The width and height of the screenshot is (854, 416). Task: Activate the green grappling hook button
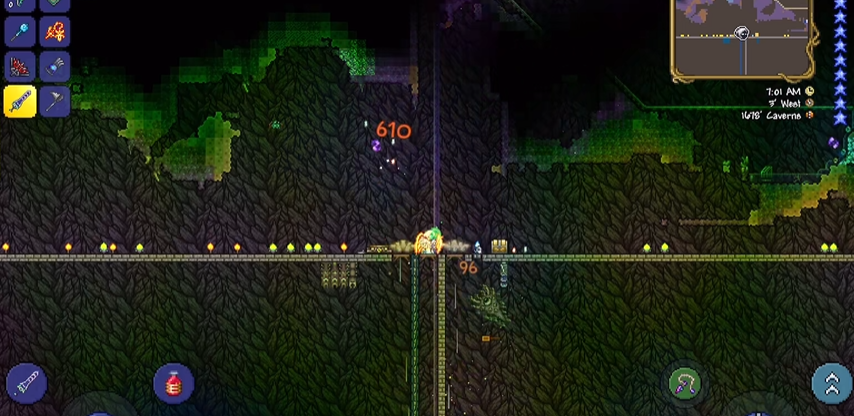(684, 384)
